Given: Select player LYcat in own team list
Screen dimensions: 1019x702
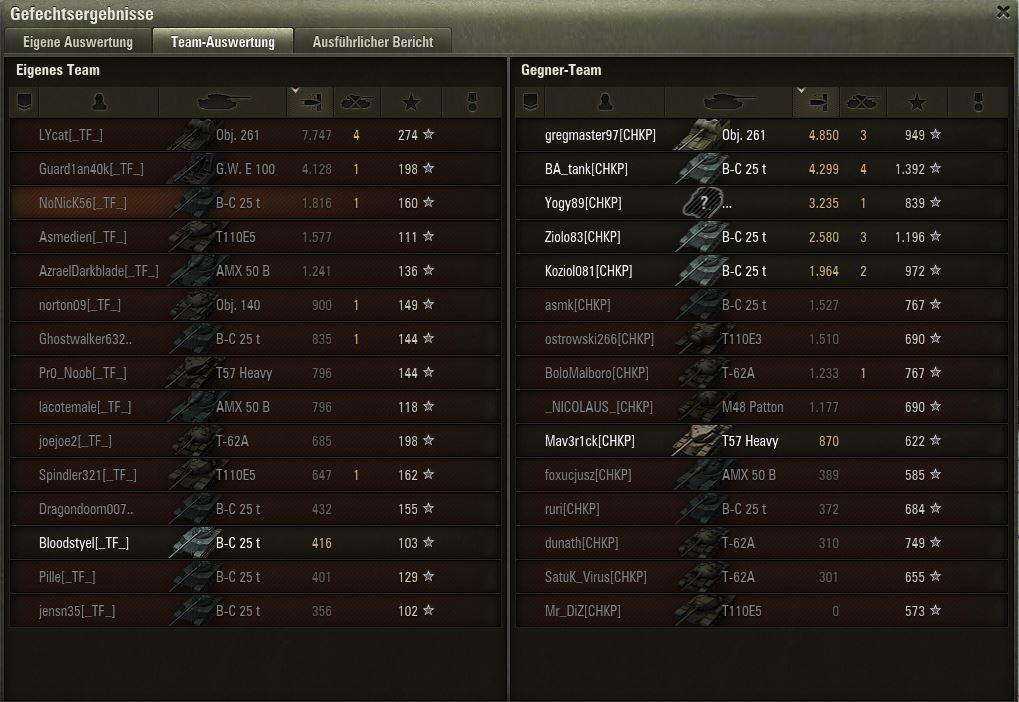Looking at the screenshot, I should pos(70,135).
